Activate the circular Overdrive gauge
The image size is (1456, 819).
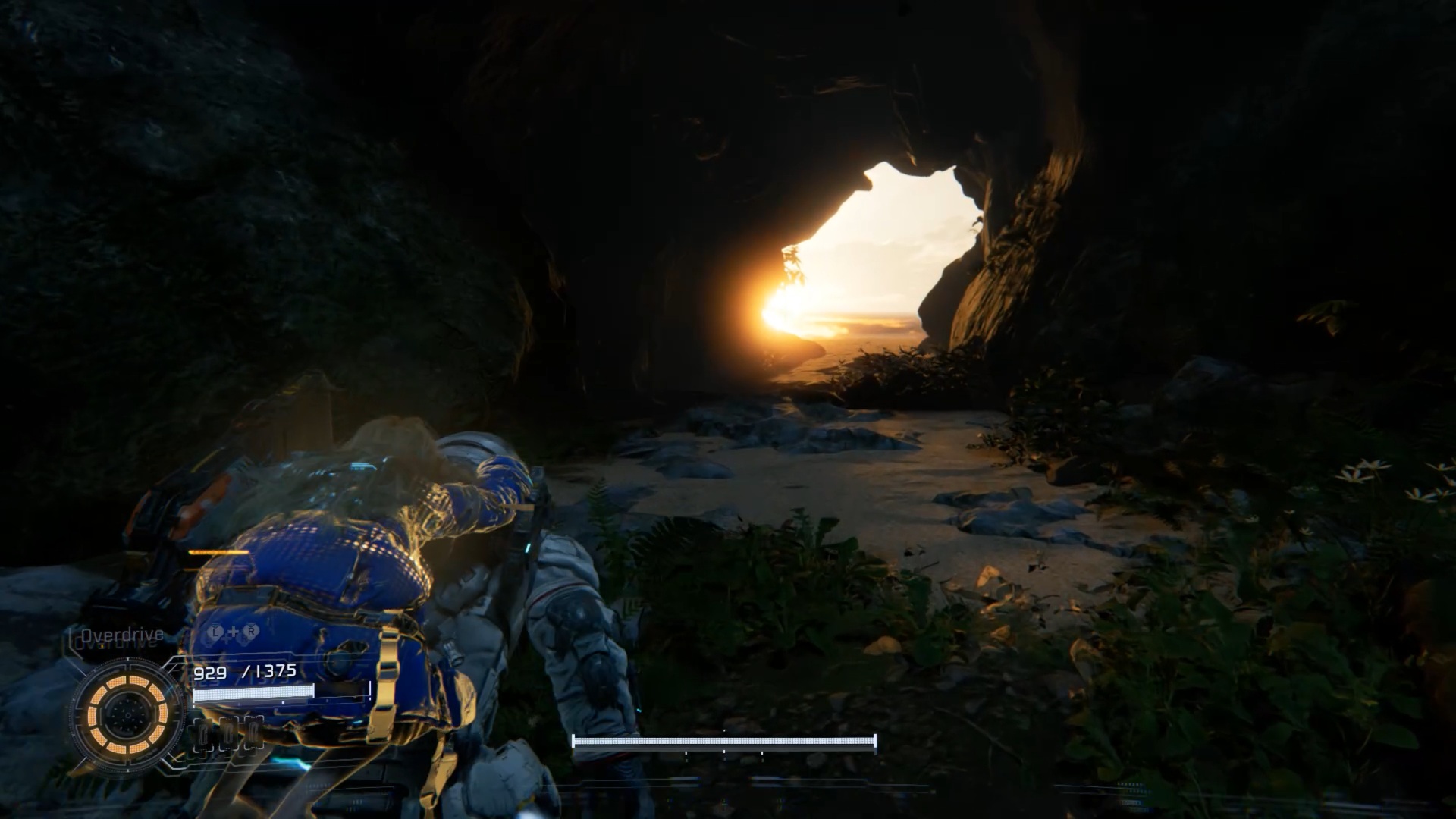(127, 715)
